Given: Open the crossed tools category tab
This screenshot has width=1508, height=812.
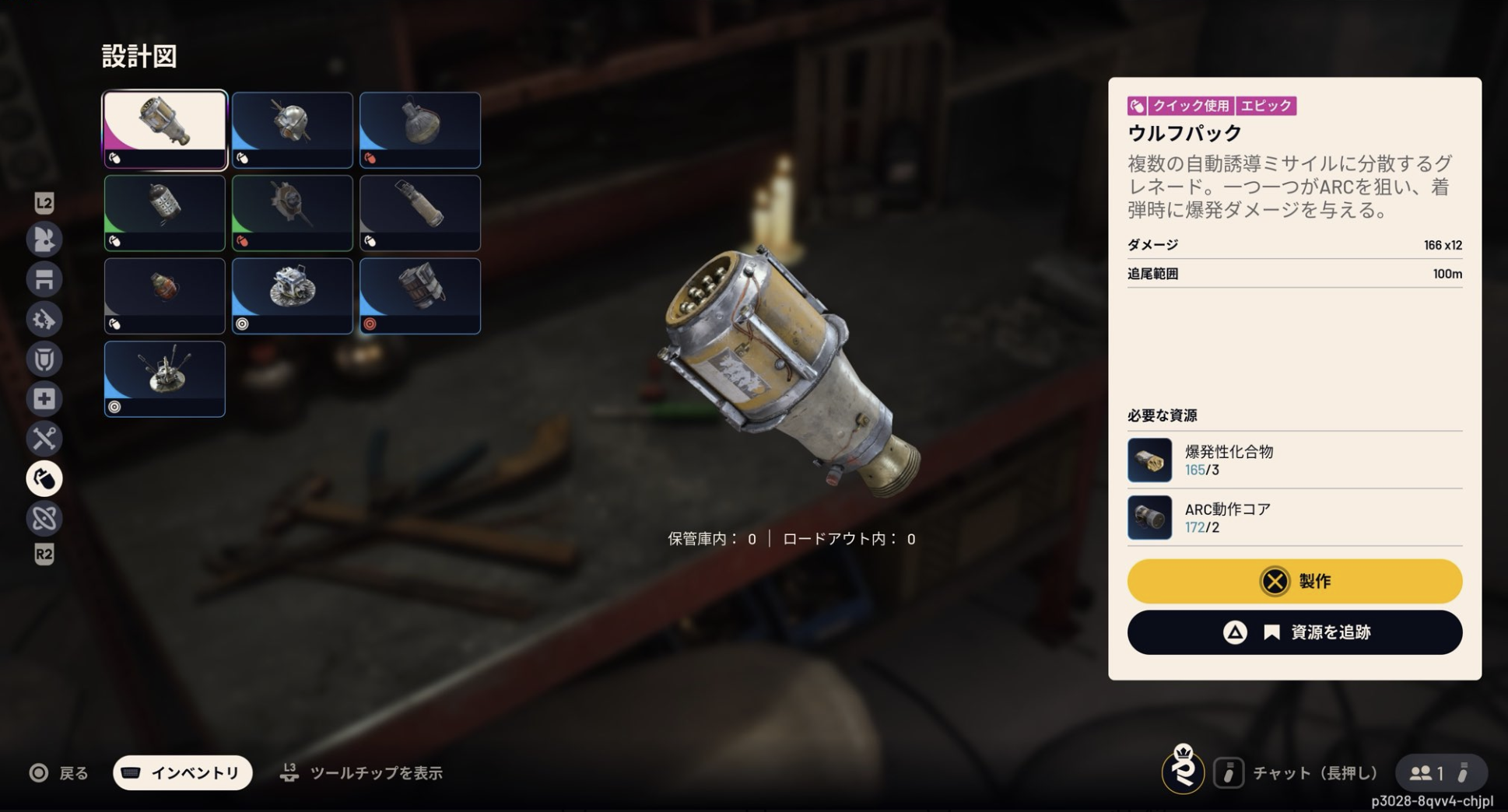Looking at the screenshot, I should click(x=44, y=439).
